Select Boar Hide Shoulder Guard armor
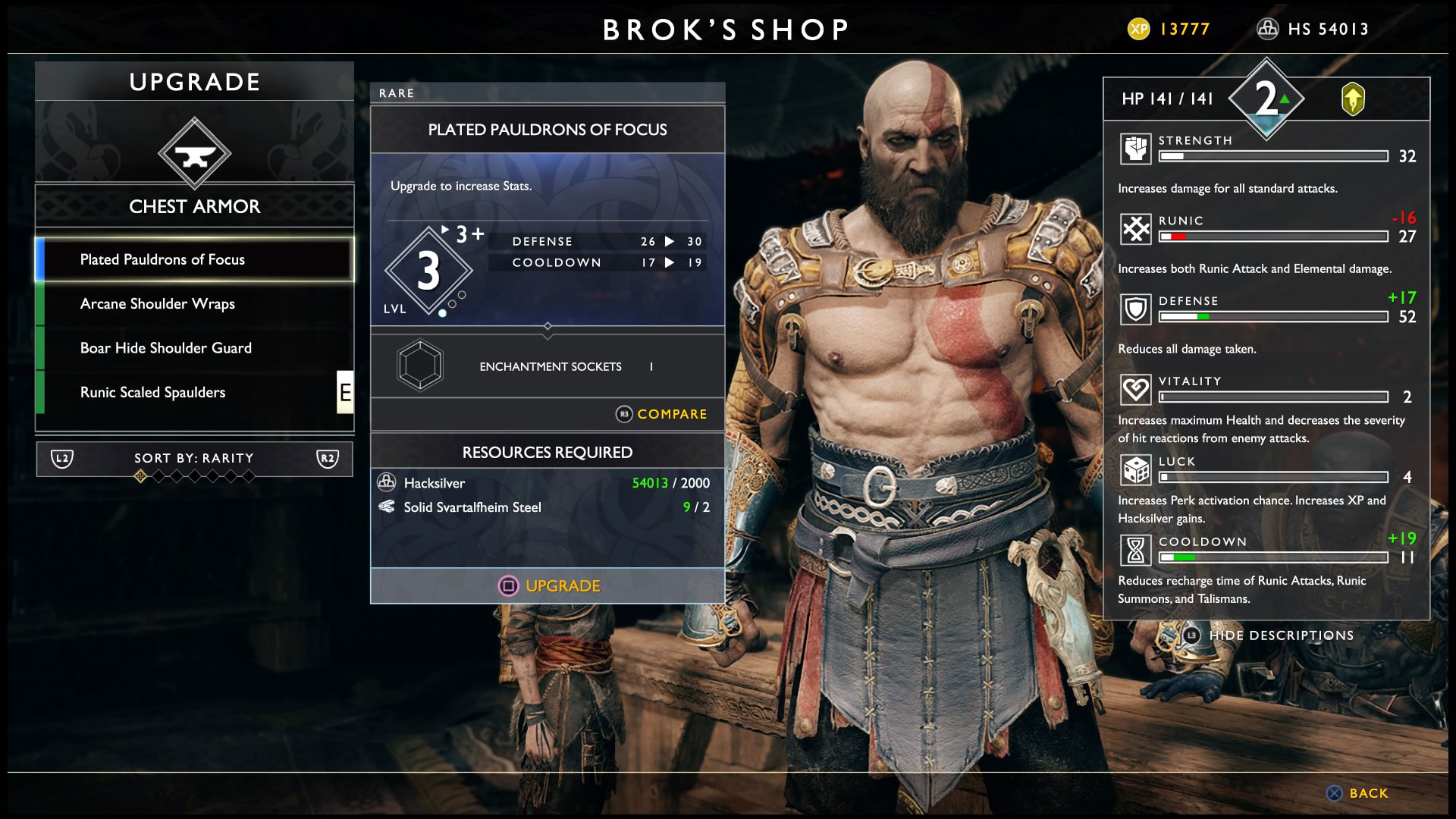Viewport: 1456px width, 819px height. pyautogui.click(x=194, y=348)
